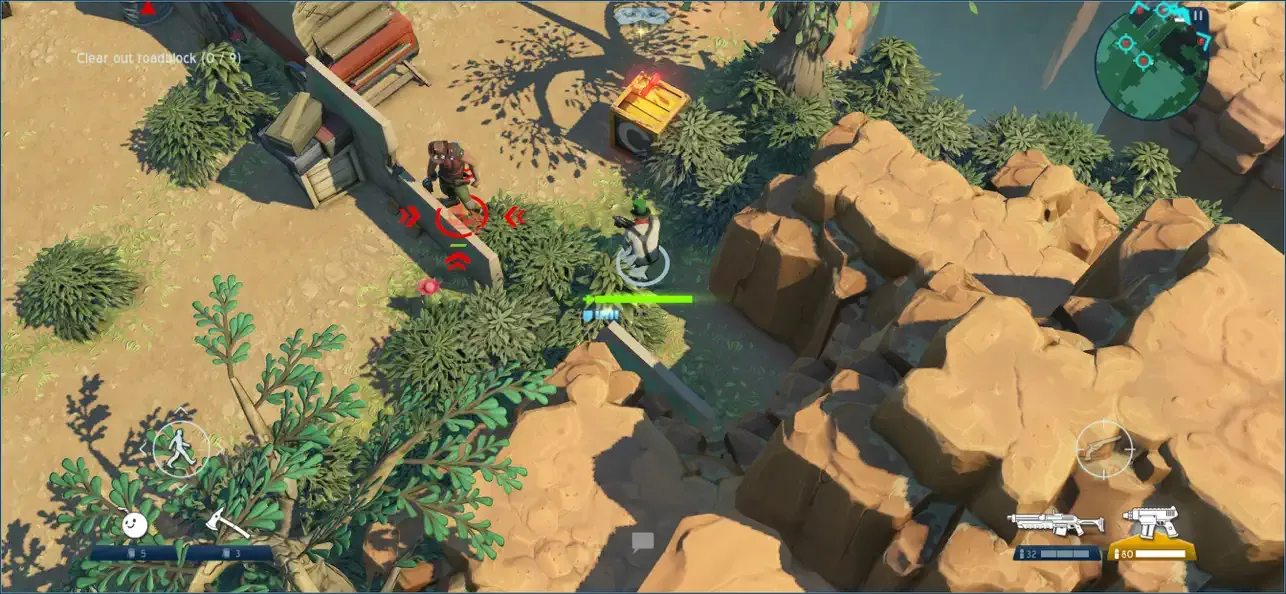
Task: Toggle the walking stance icon
Action: pyautogui.click(x=181, y=448)
